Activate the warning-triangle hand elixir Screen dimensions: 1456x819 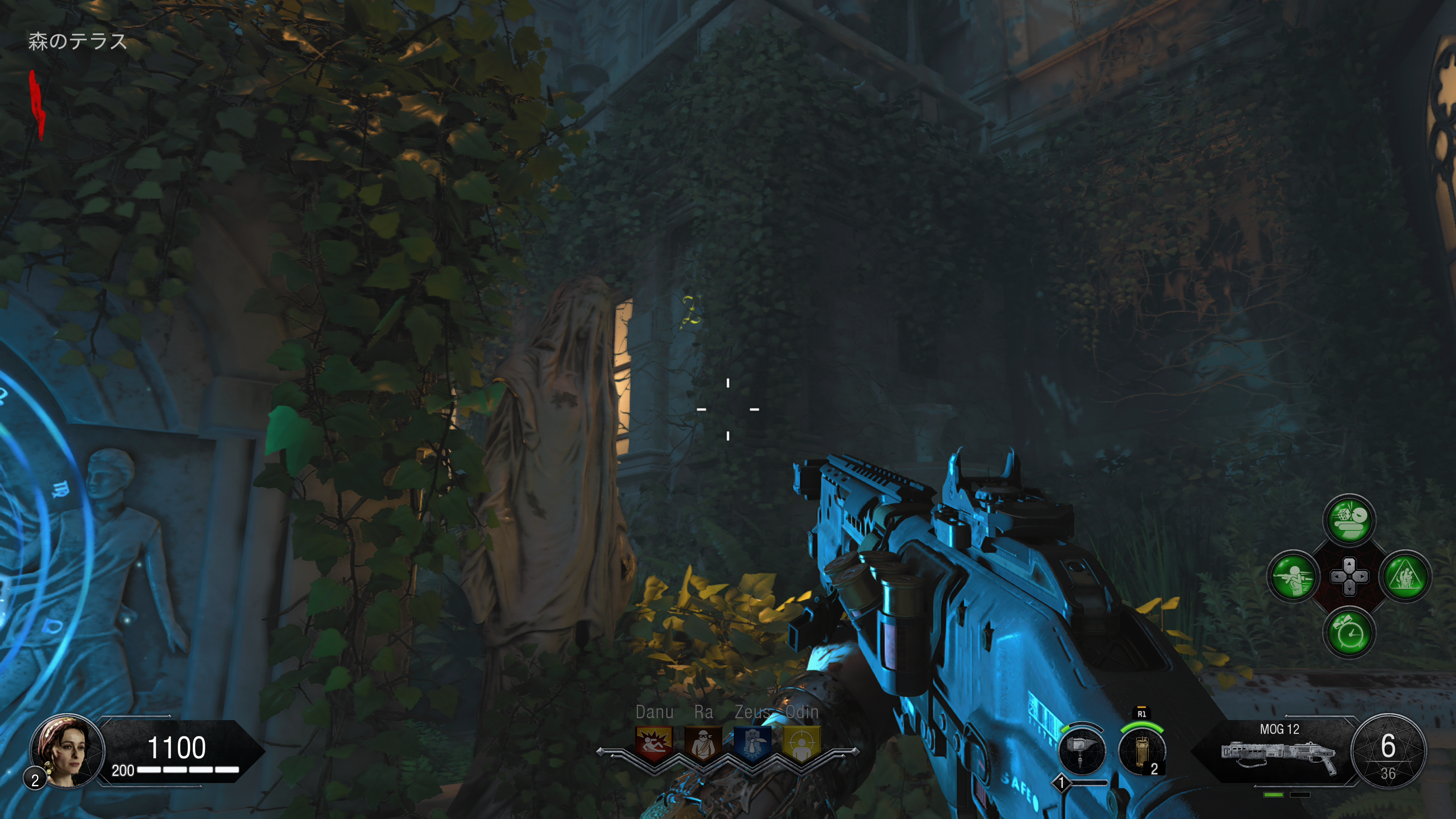(x=1405, y=576)
